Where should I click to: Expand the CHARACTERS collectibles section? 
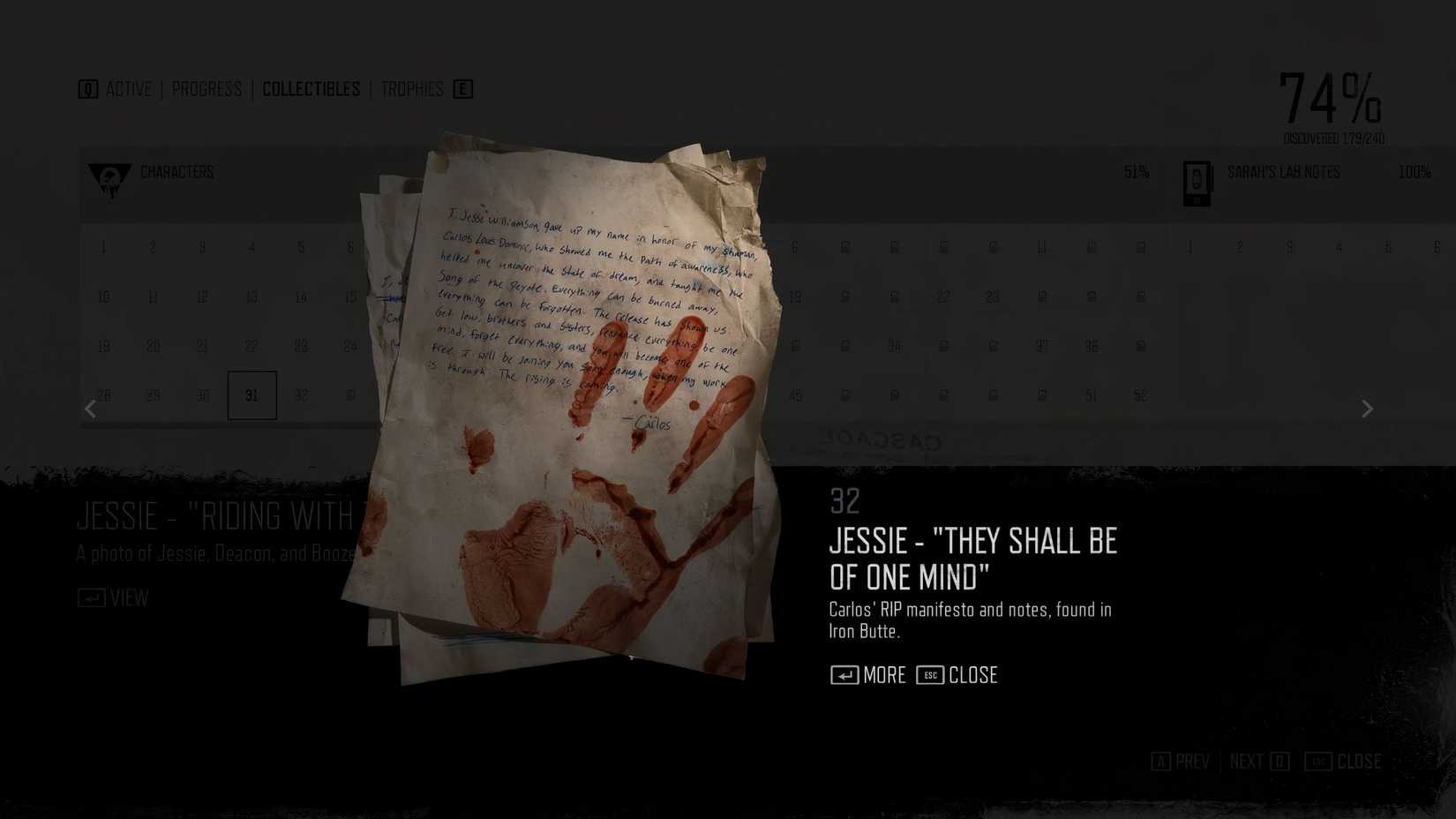point(176,172)
